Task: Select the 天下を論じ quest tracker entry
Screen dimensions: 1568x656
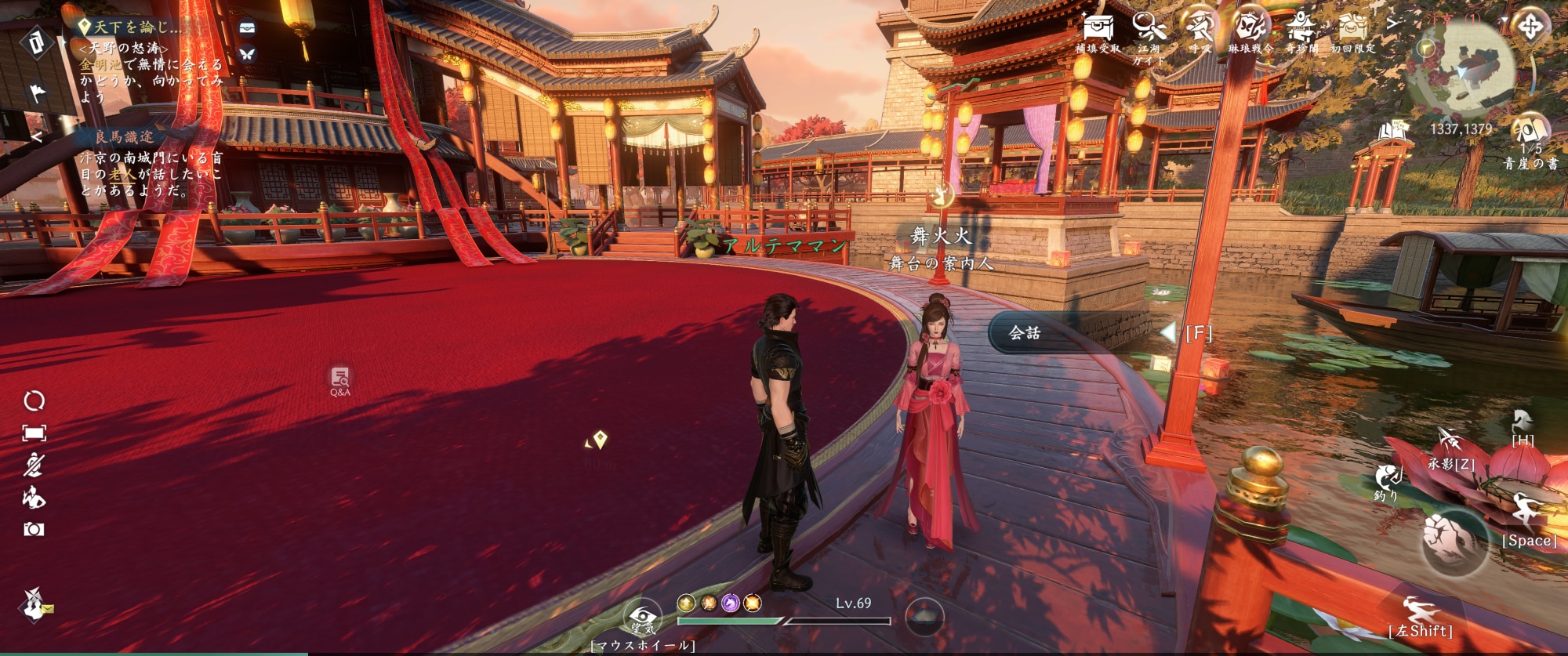Action: pyautogui.click(x=135, y=27)
